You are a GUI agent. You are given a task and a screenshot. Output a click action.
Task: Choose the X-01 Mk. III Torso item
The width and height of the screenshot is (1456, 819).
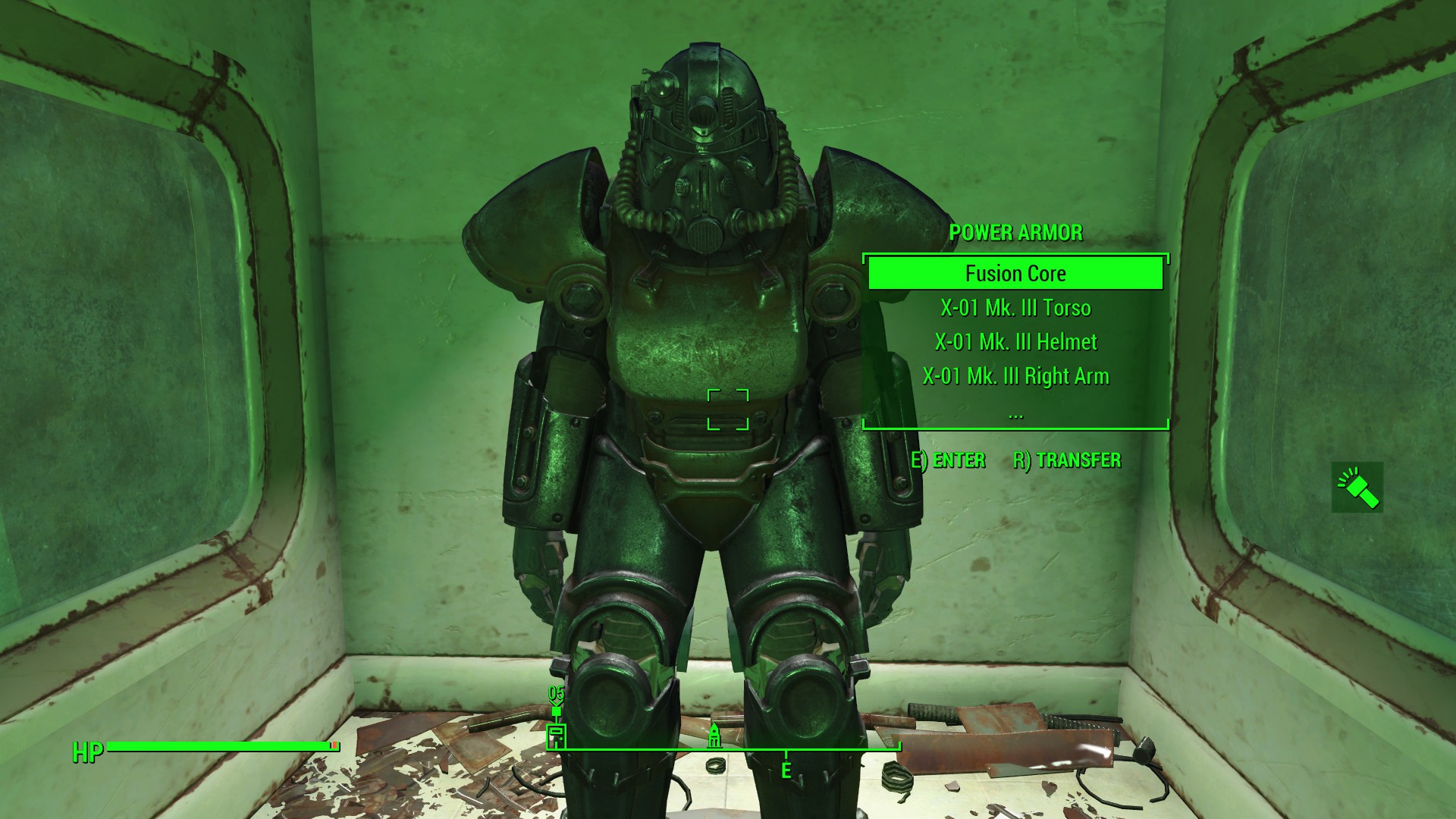(1015, 308)
